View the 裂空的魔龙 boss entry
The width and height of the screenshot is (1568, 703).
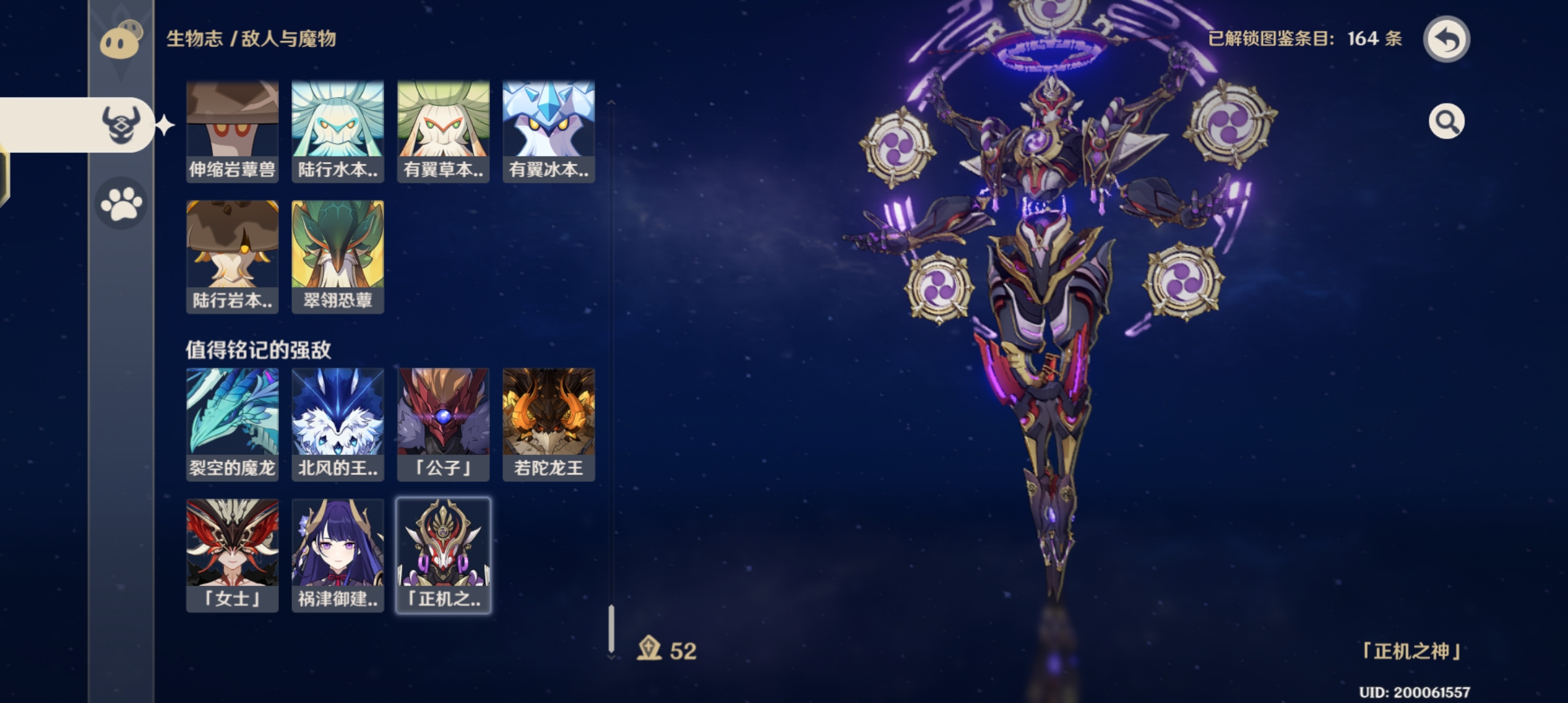[x=232, y=424]
